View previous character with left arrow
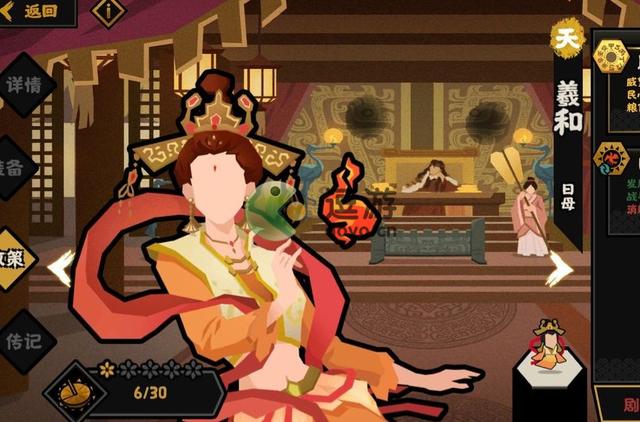 point(60,267)
